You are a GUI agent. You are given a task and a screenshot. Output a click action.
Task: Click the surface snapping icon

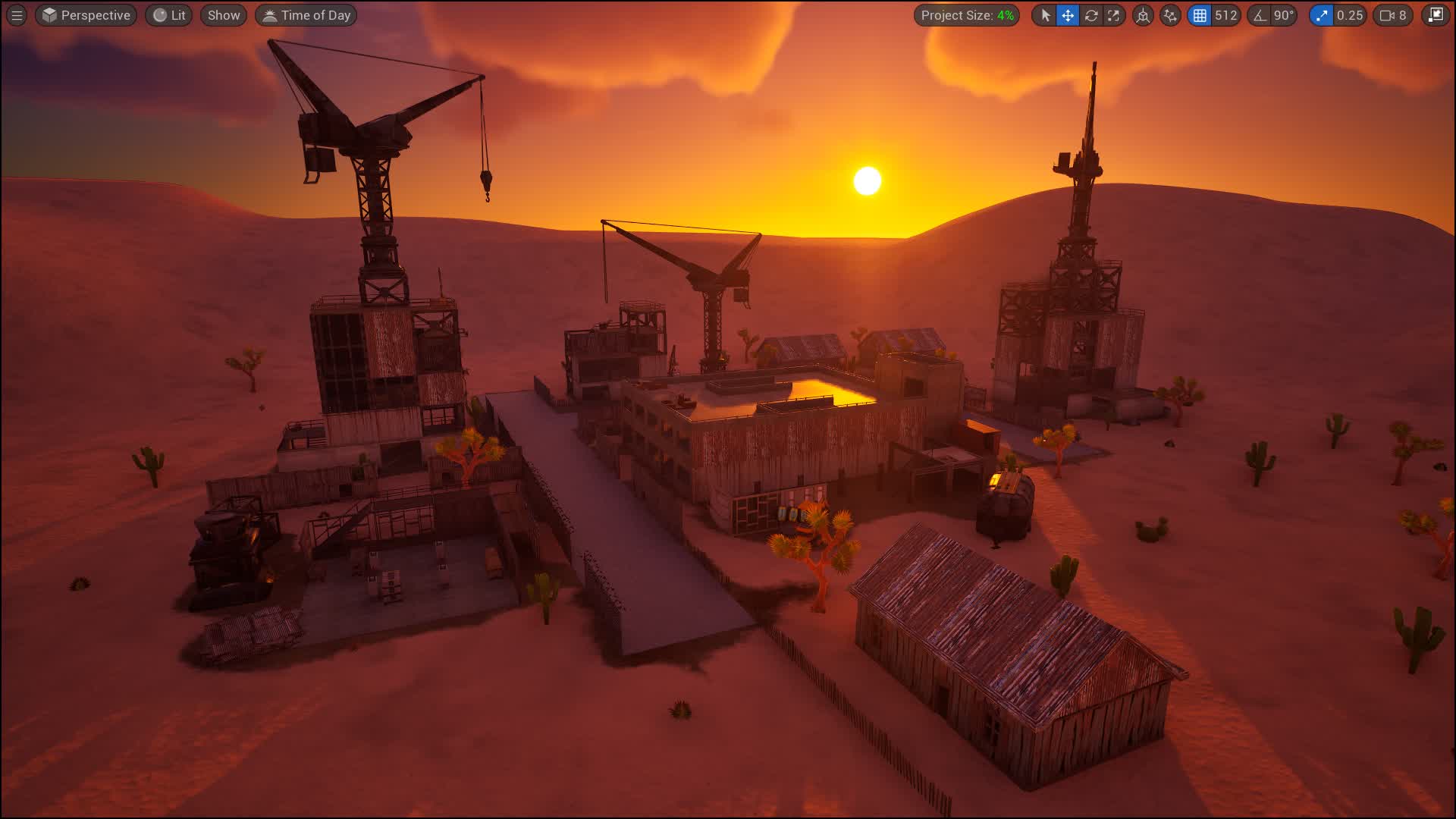pyautogui.click(x=1169, y=14)
